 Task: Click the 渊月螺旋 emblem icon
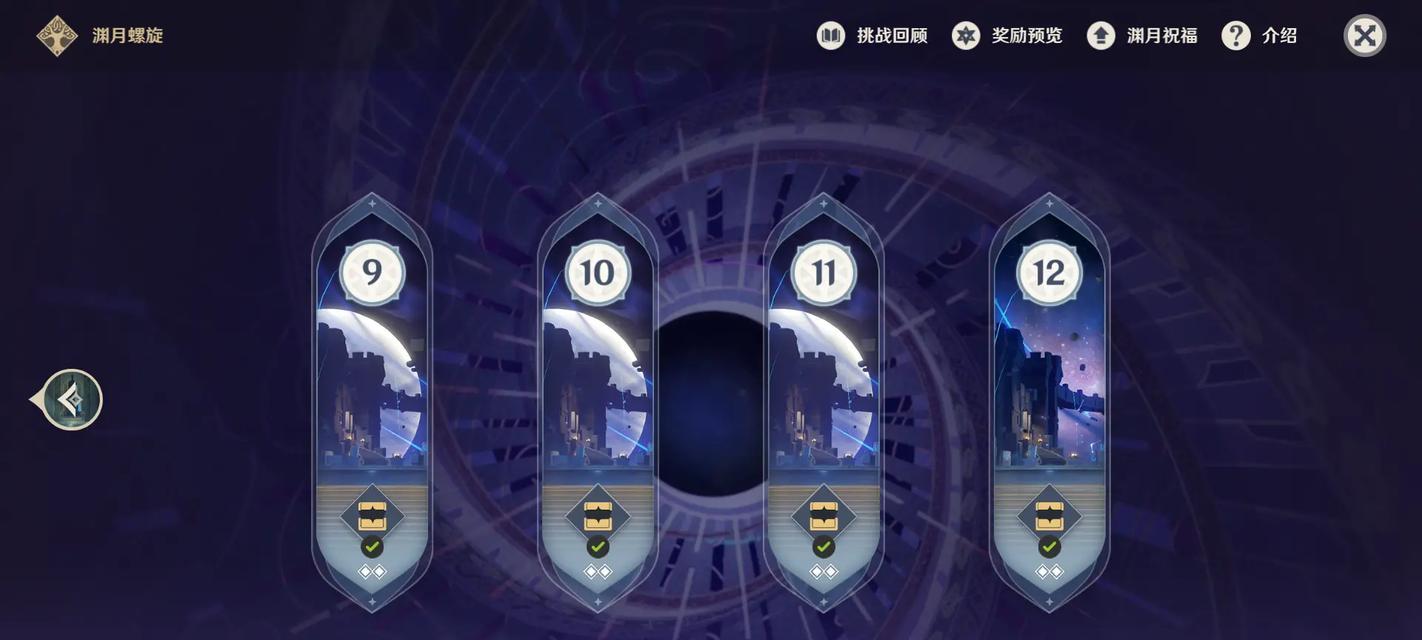pyautogui.click(x=57, y=36)
